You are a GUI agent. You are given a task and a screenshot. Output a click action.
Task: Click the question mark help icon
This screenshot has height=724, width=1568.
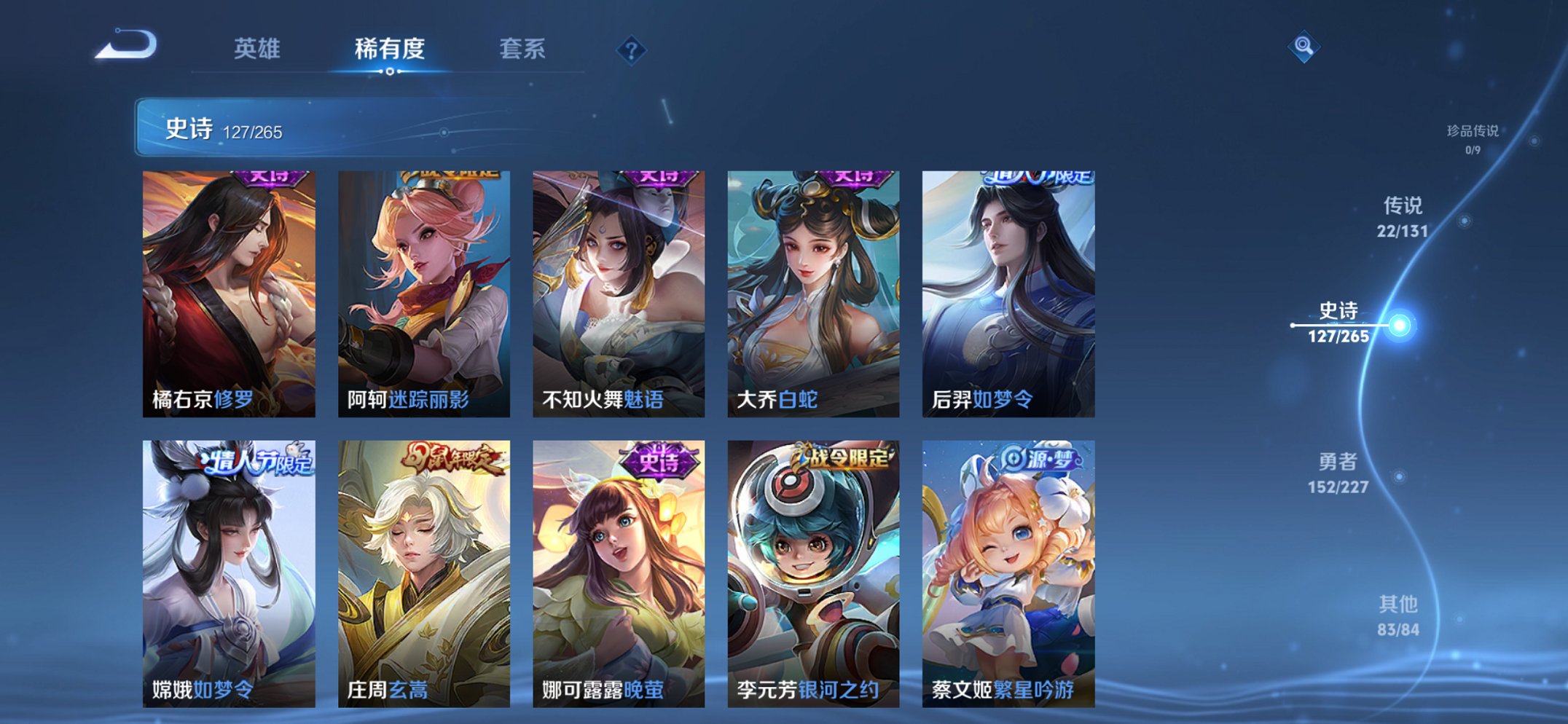click(632, 50)
